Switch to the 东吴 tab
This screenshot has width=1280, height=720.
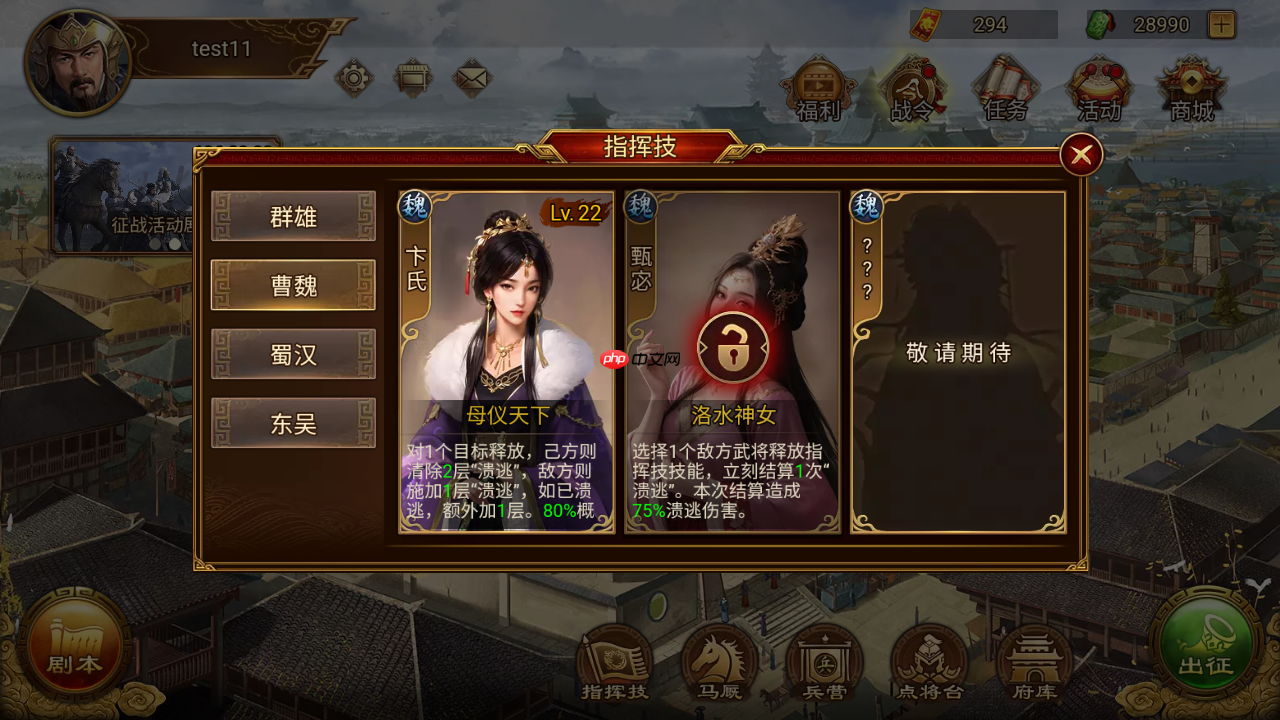(x=293, y=424)
